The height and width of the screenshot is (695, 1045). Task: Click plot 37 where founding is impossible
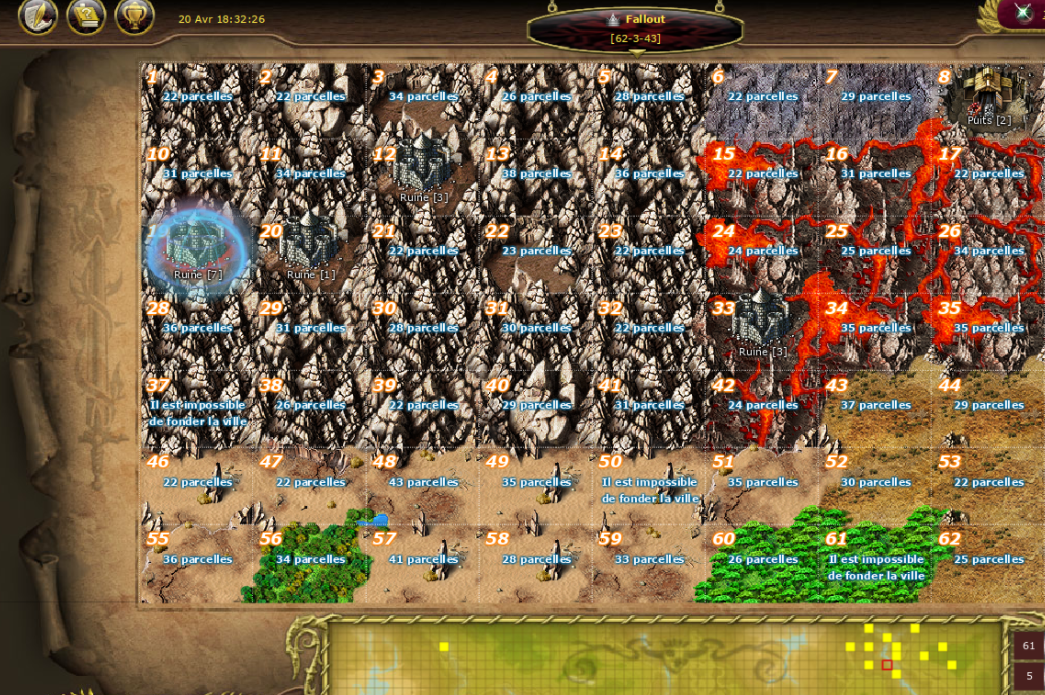click(197, 412)
